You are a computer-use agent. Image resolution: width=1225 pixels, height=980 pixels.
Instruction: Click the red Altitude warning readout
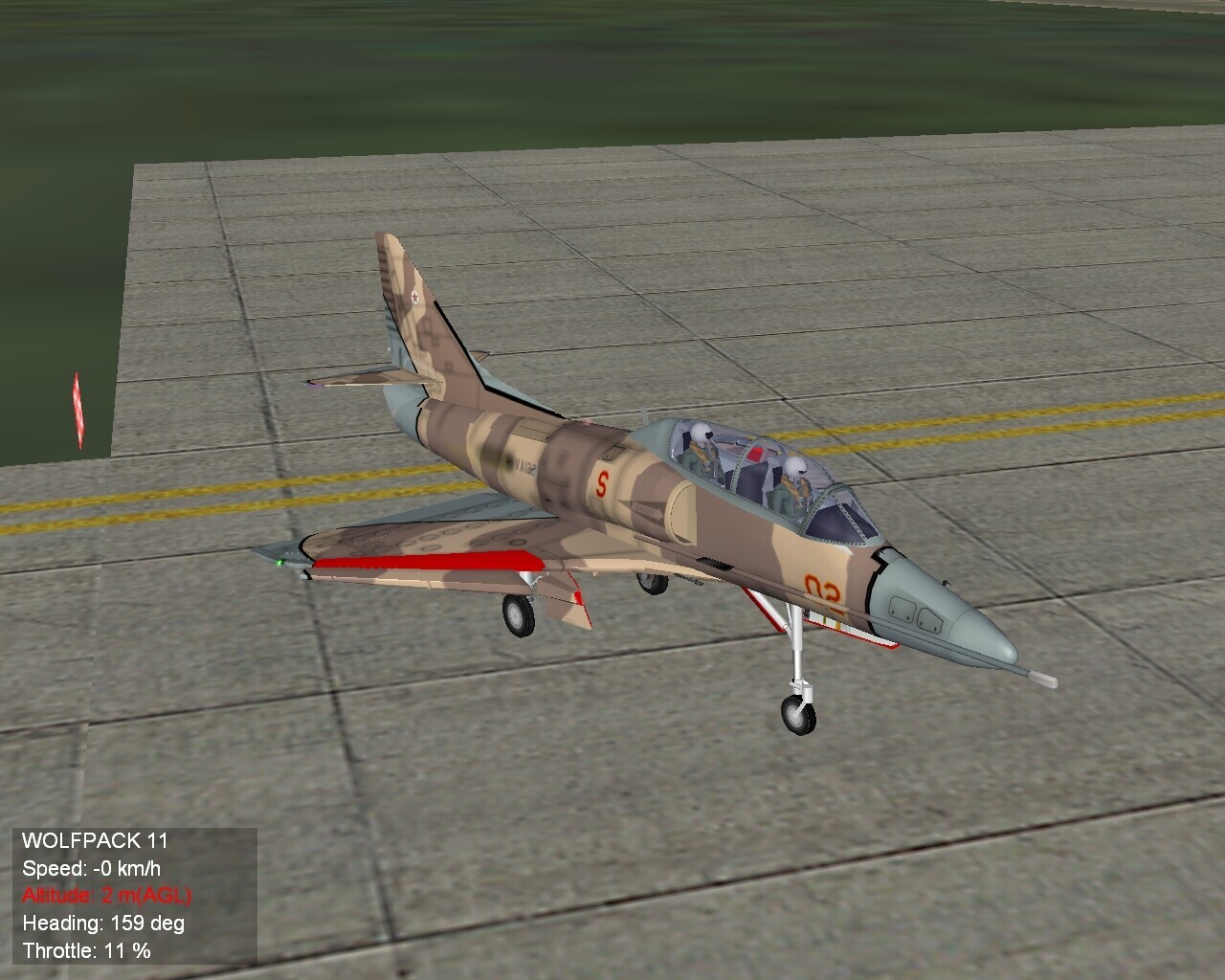coord(105,895)
